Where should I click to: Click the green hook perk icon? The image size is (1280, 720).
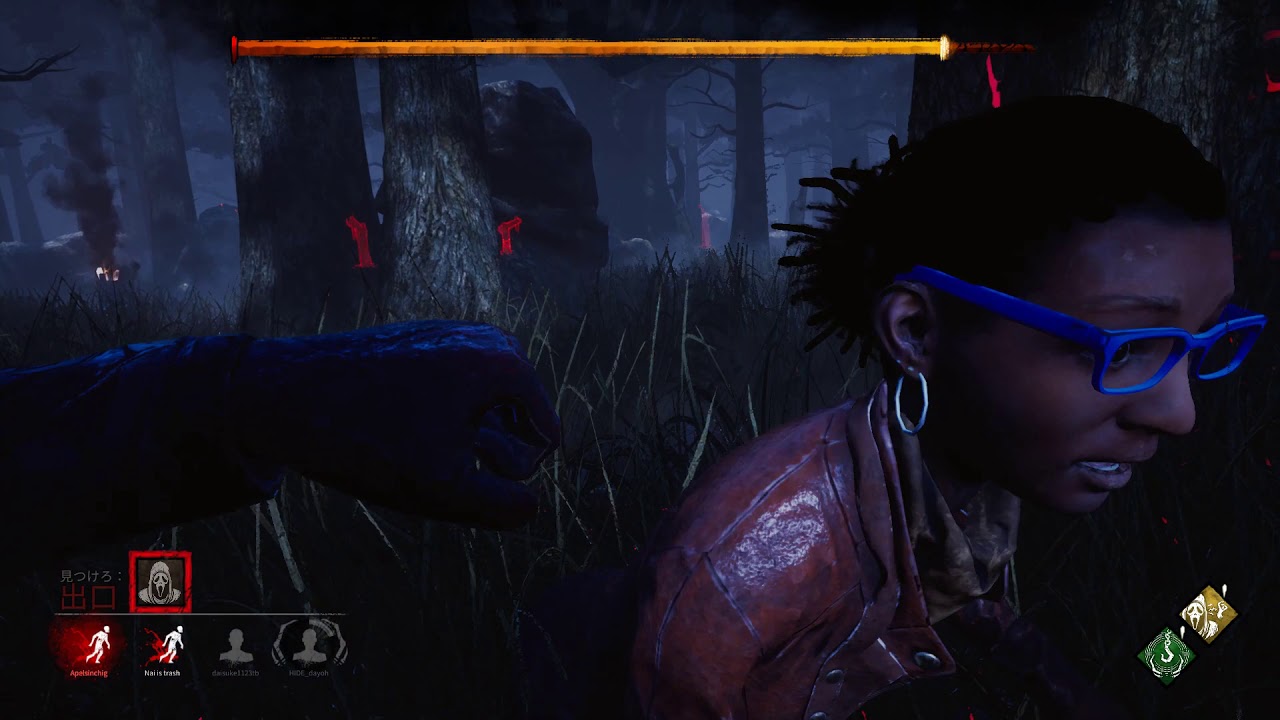point(1166,656)
